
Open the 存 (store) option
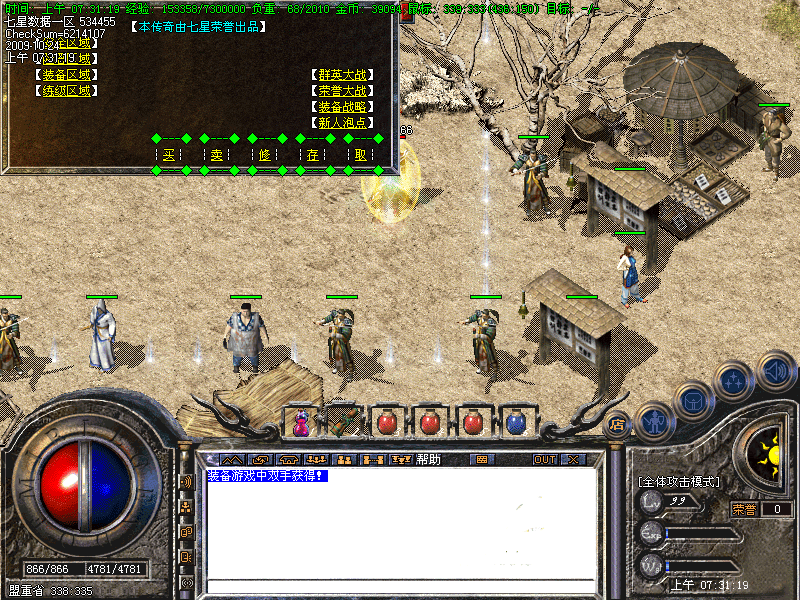click(x=313, y=155)
